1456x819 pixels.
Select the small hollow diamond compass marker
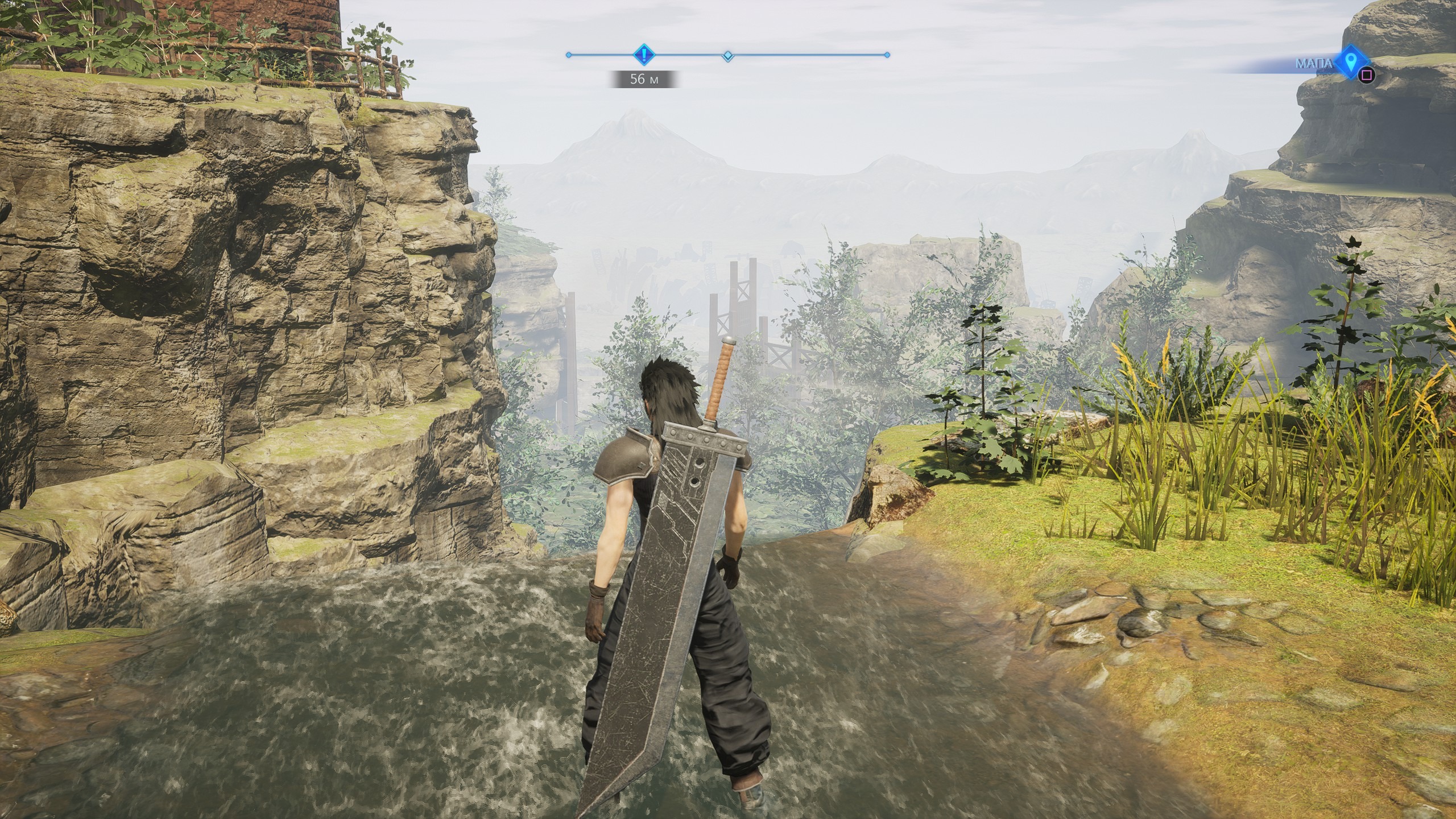(727, 56)
